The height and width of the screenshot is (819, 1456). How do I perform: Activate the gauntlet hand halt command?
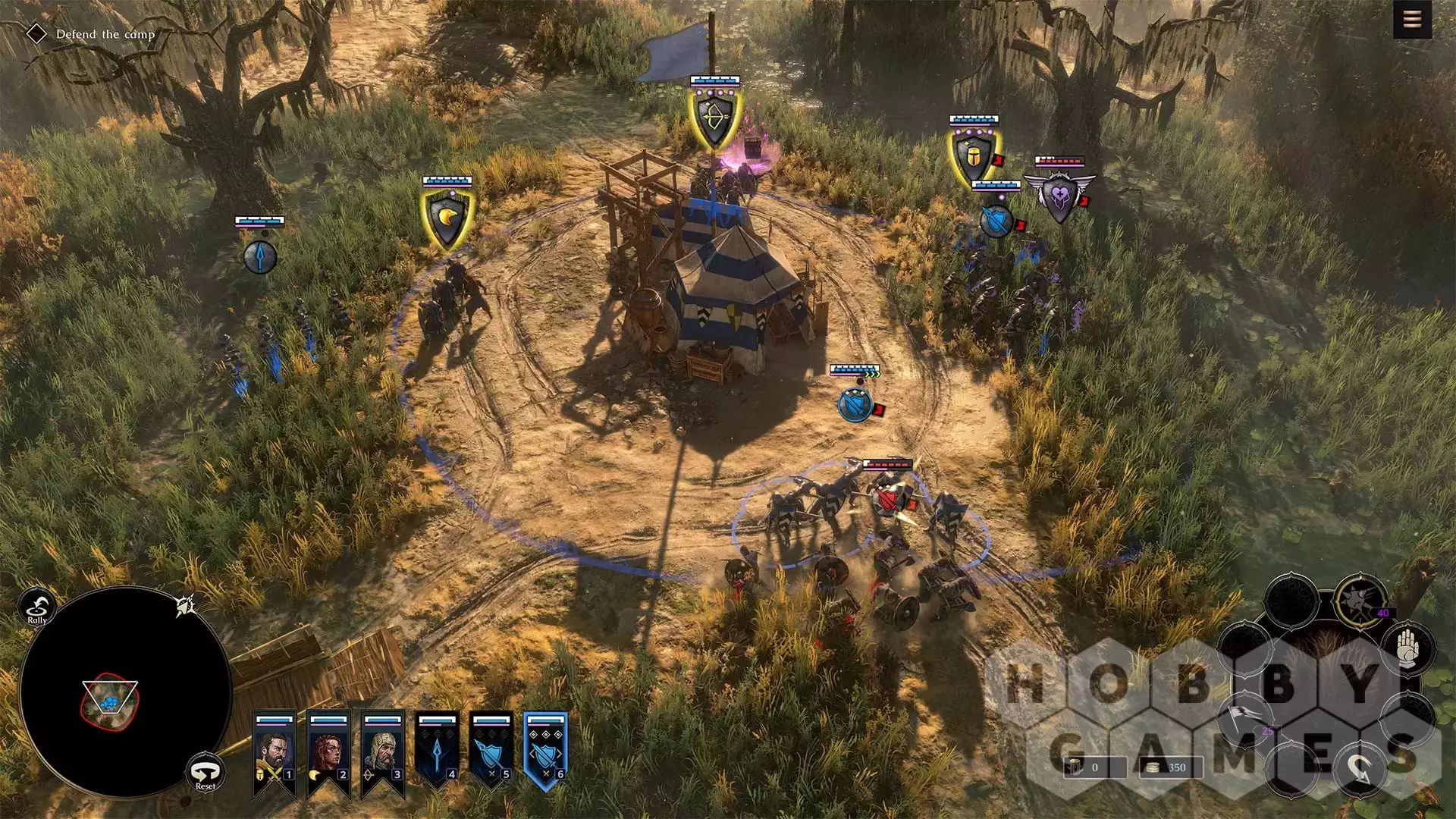[x=1407, y=648]
